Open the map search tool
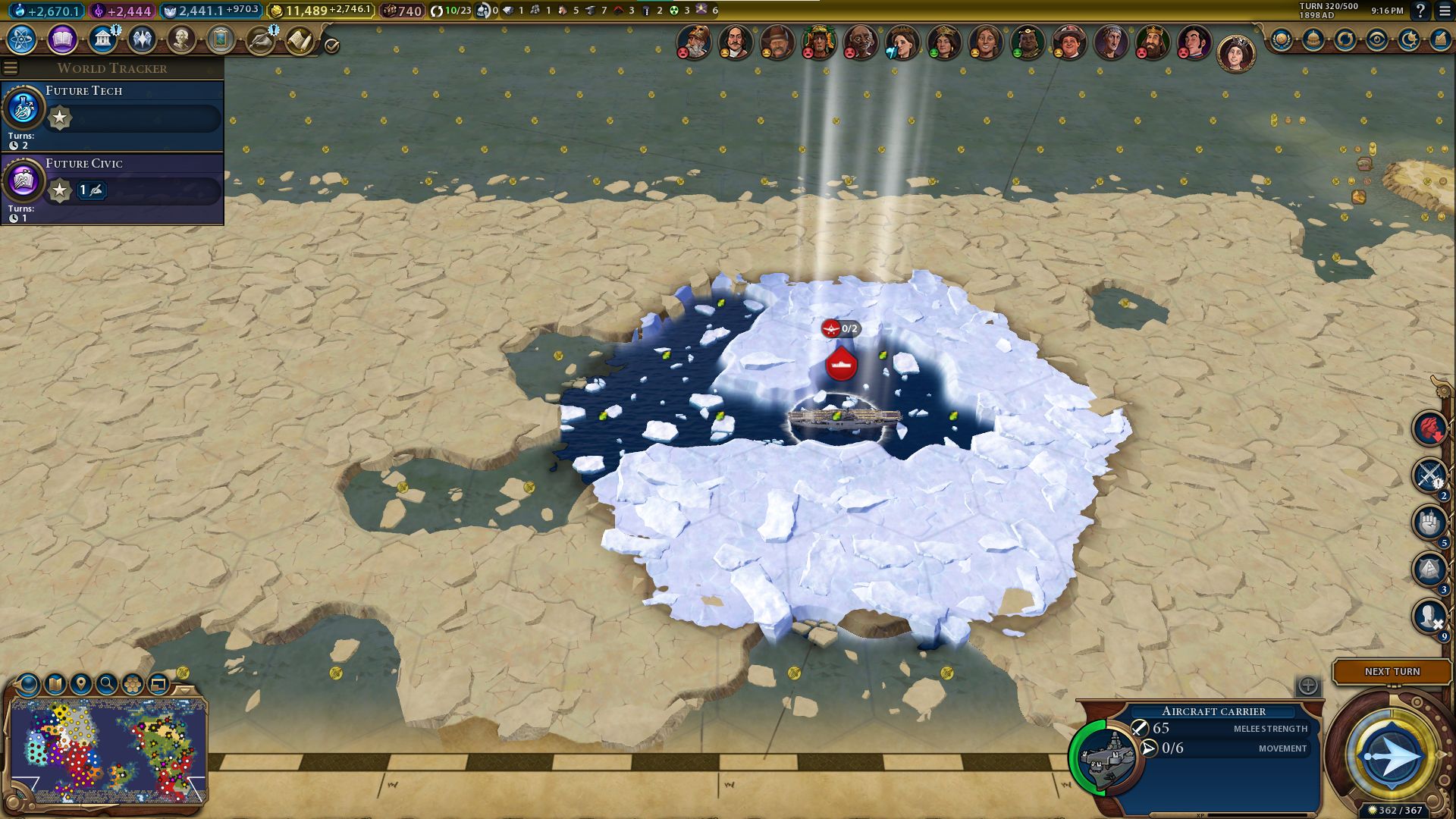Screen dimensions: 1456x819 tap(107, 682)
